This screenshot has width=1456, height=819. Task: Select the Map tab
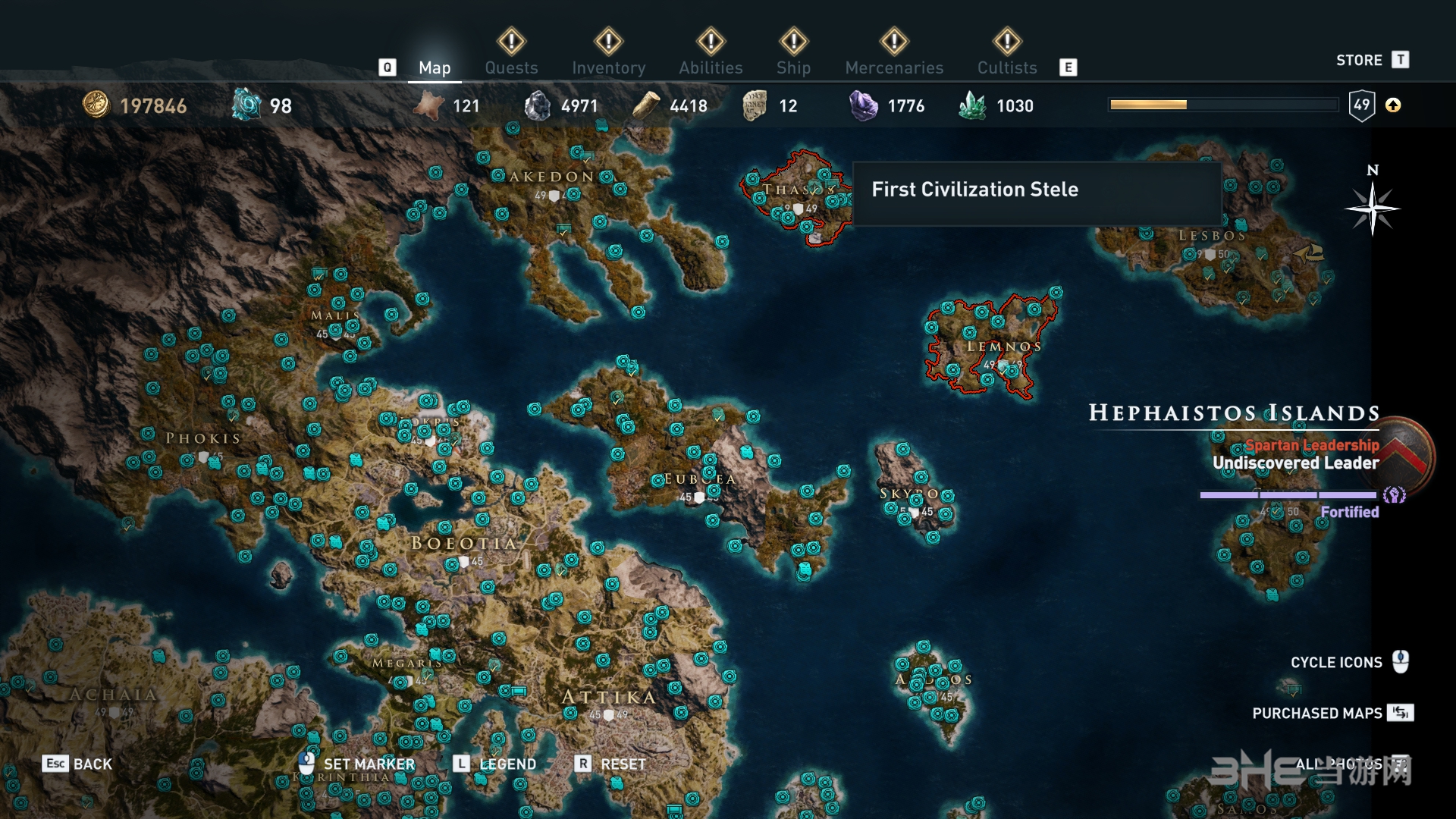click(435, 67)
